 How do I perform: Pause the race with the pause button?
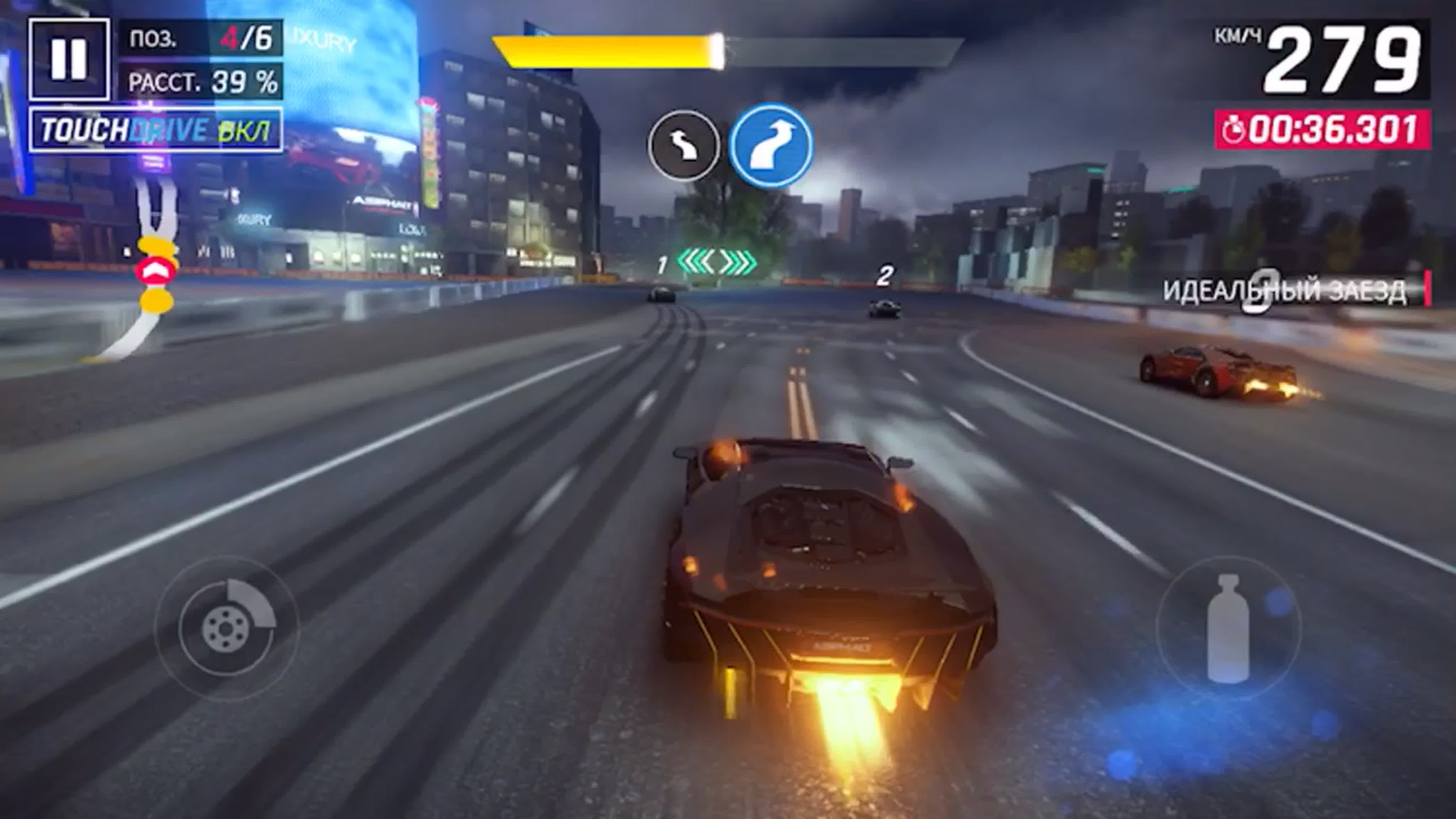click(69, 59)
